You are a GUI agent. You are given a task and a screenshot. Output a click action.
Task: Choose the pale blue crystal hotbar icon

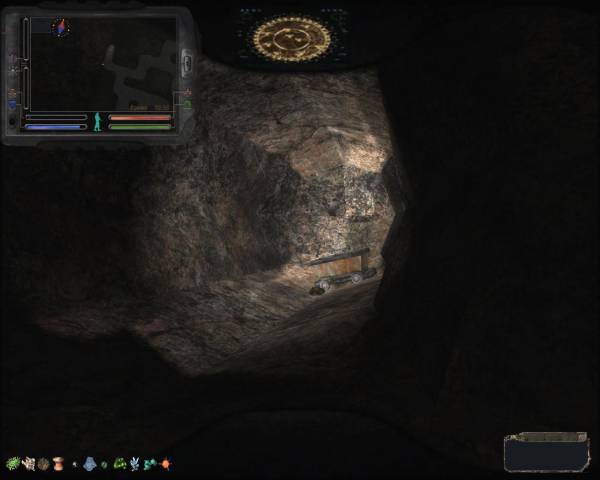coord(134,464)
